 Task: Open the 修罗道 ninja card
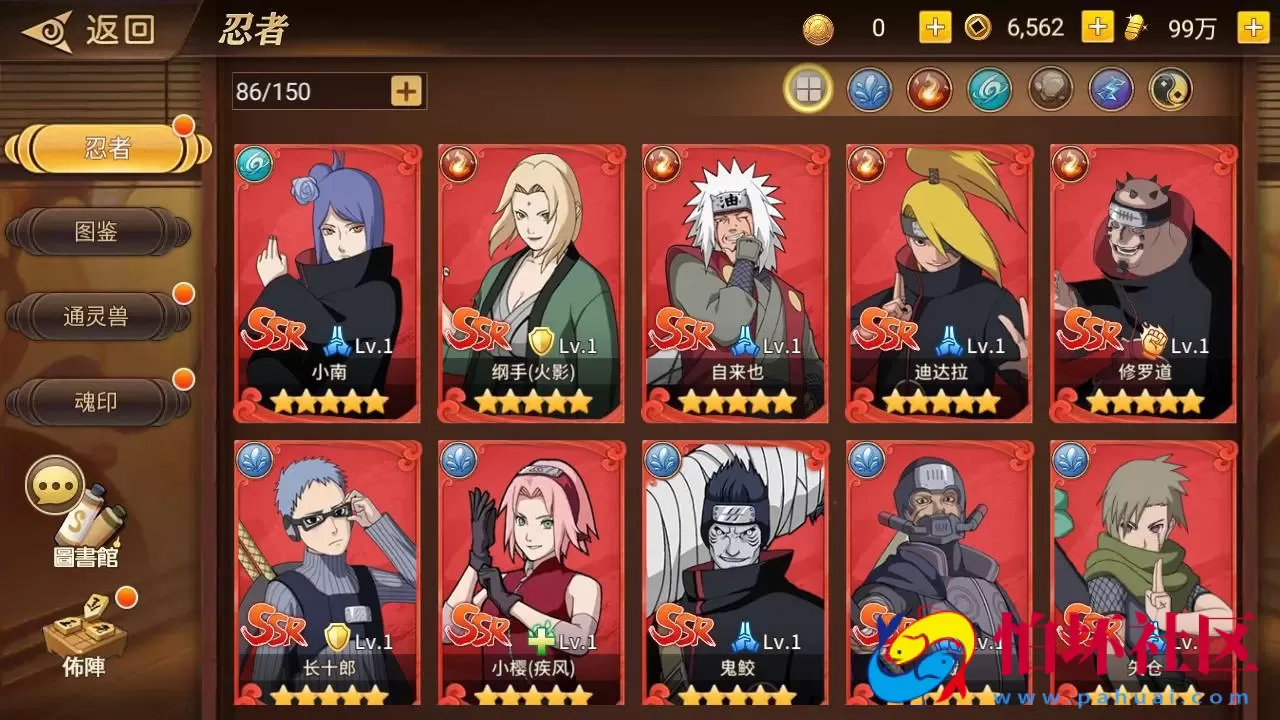tap(1143, 283)
